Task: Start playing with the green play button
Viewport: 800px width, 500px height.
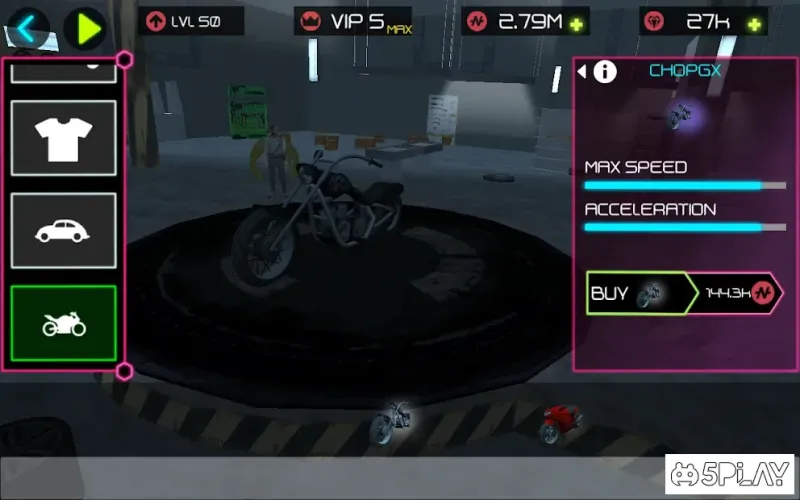Action: point(88,27)
